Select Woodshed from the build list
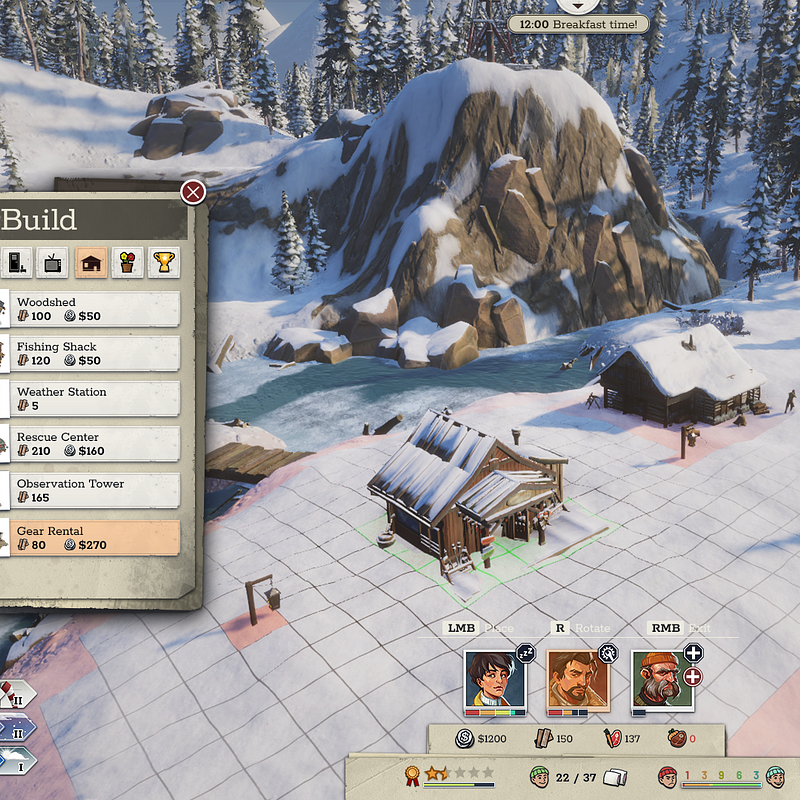The width and height of the screenshot is (800, 800). point(97,309)
